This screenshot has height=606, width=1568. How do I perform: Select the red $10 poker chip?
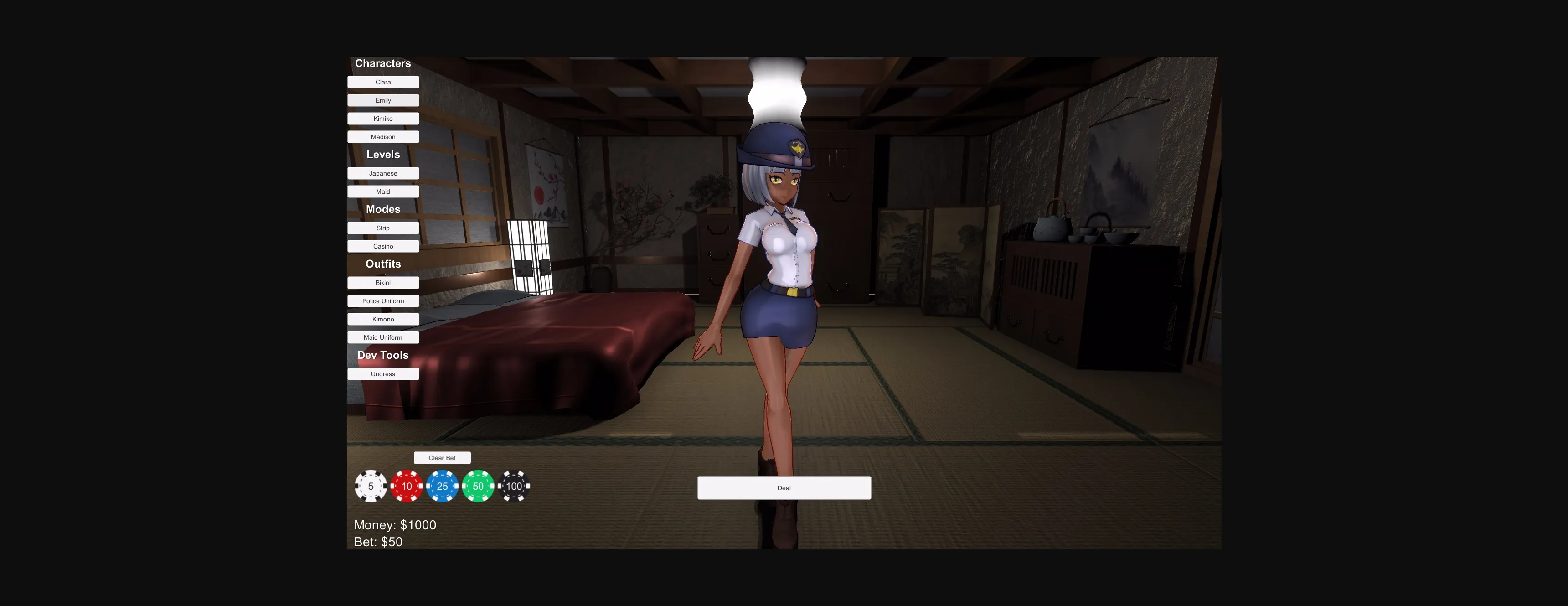(406, 486)
